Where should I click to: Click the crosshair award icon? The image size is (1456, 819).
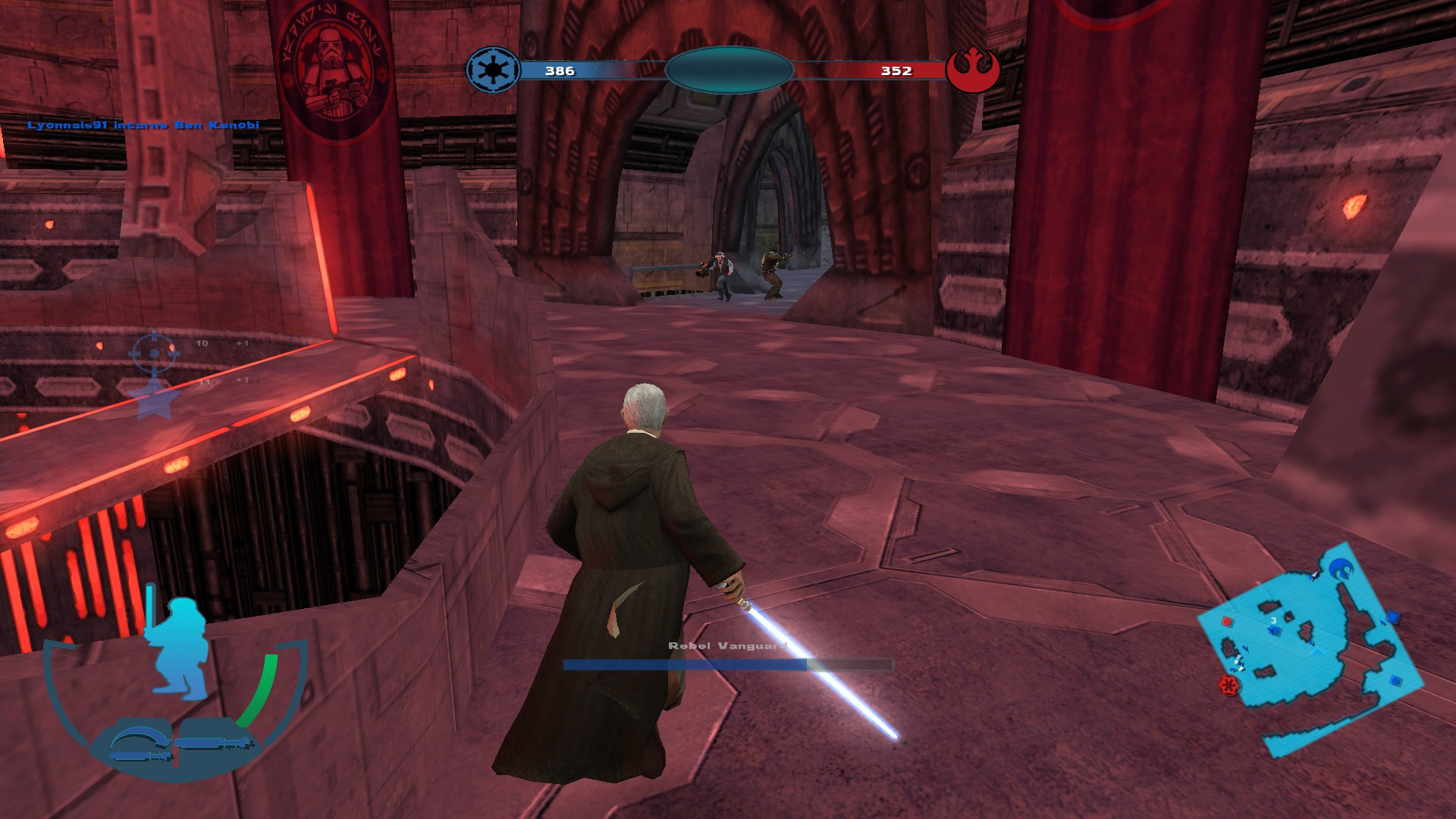click(x=154, y=353)
